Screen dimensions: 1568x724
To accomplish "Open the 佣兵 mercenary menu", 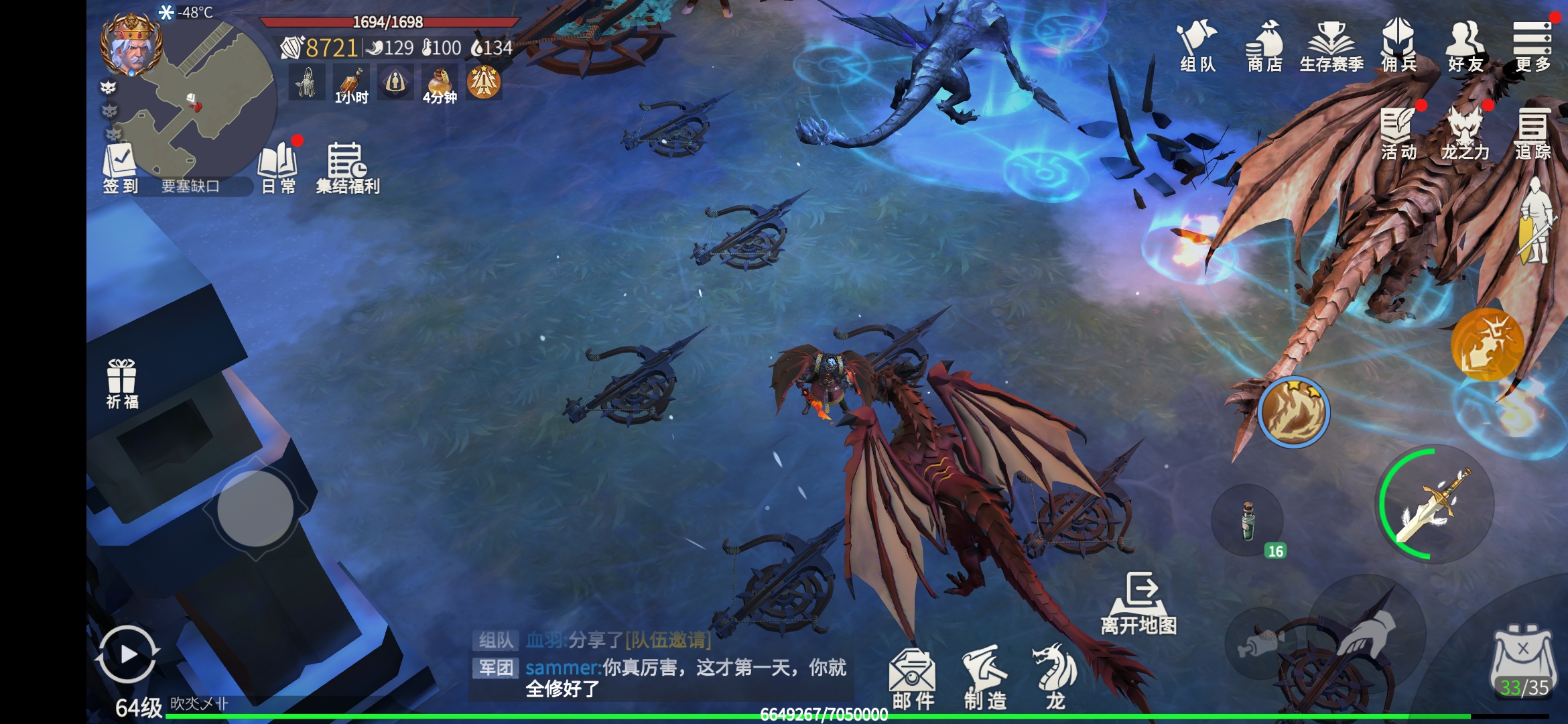I will [x=1398, y=44].
